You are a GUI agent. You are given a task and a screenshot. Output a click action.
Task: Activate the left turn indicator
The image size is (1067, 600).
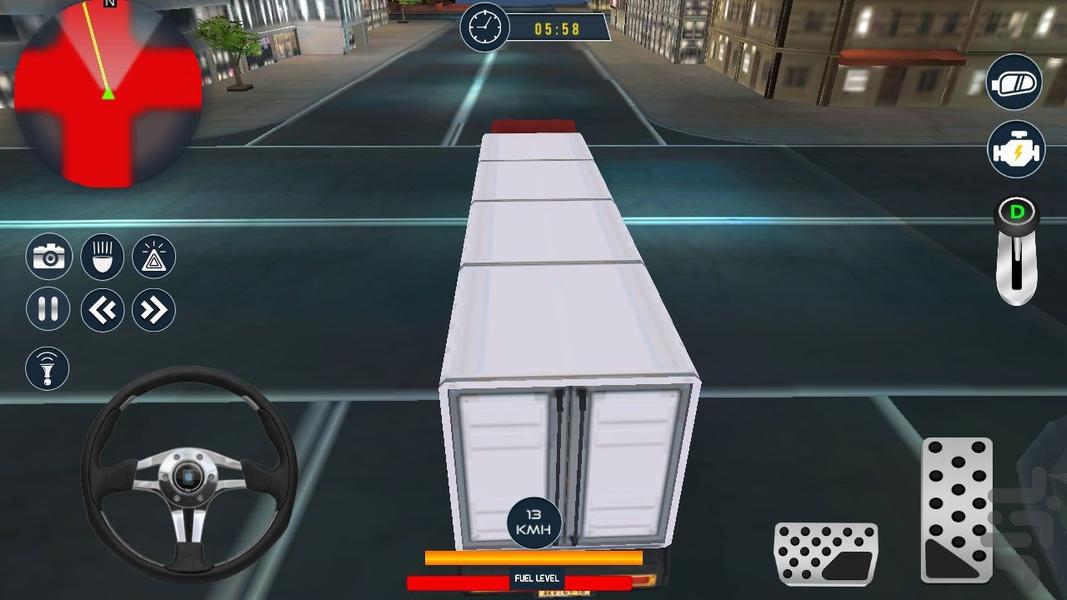[x=102, y=310]
